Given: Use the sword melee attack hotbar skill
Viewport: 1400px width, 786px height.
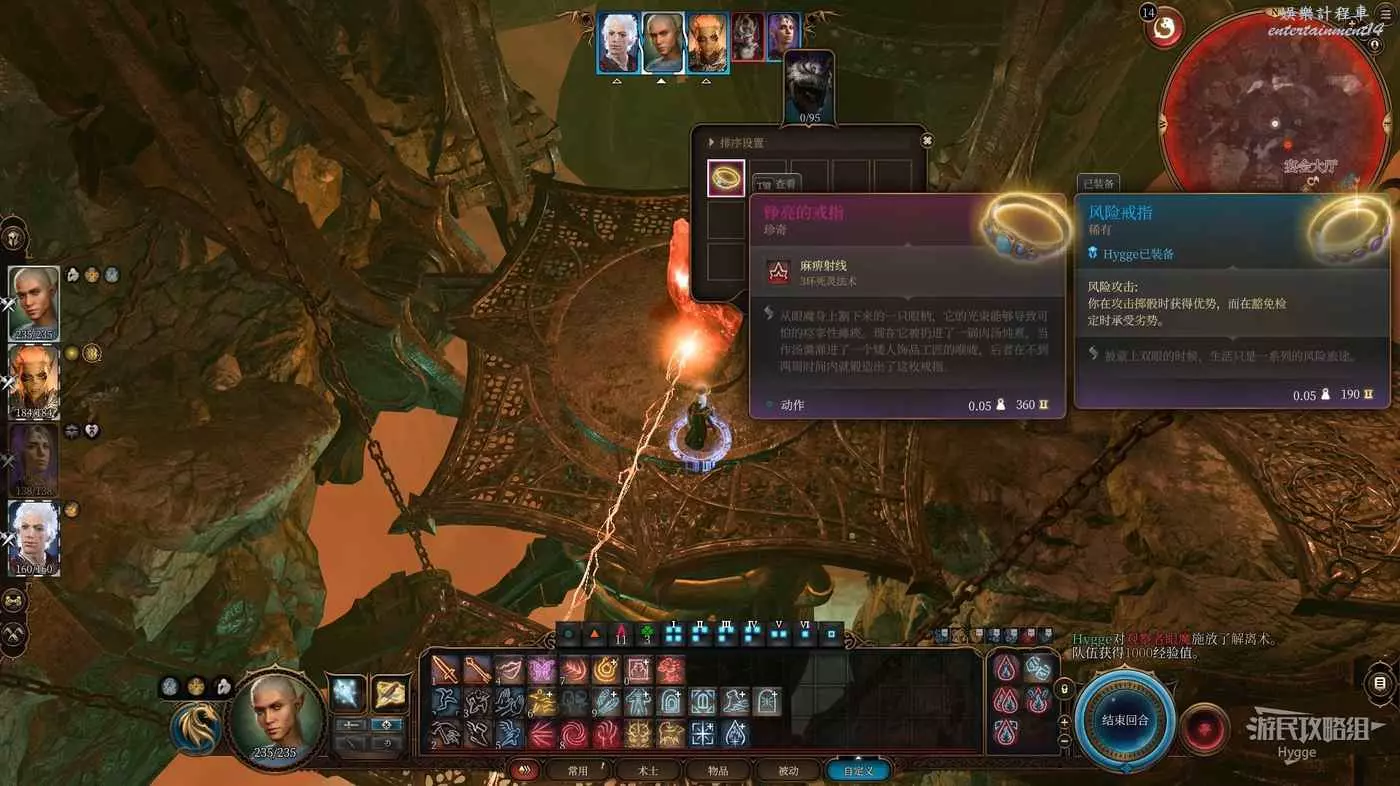Looking at the screenshot, I should (x=446, y=669).
